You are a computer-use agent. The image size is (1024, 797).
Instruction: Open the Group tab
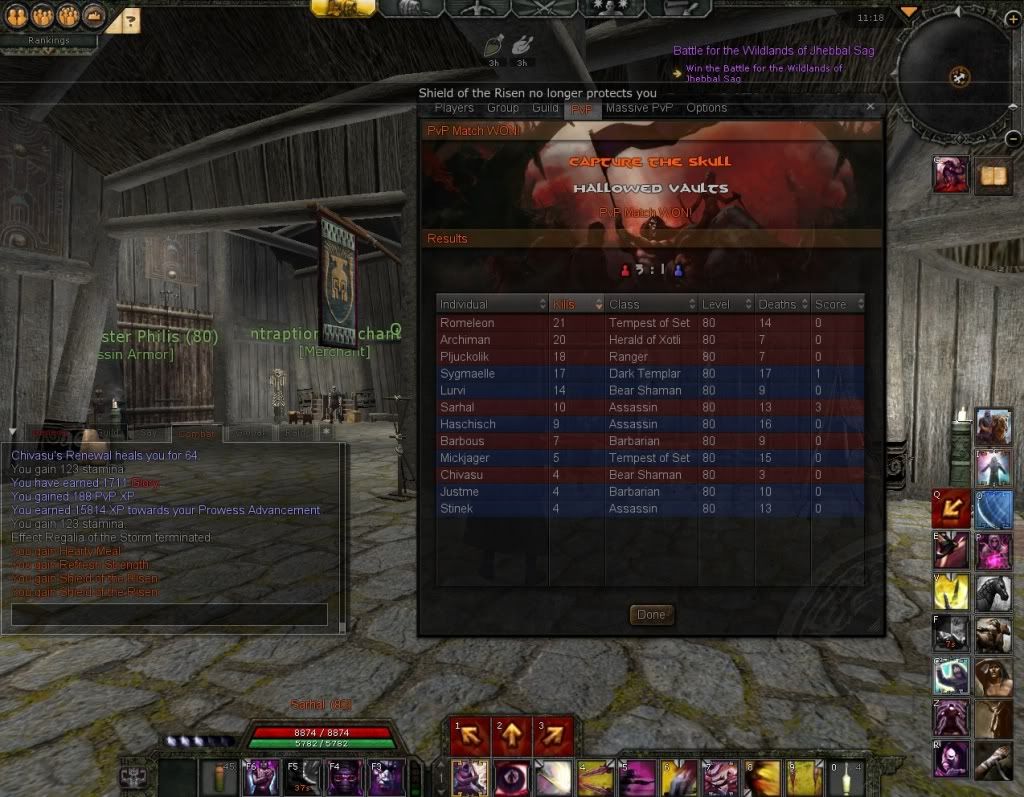503,108
